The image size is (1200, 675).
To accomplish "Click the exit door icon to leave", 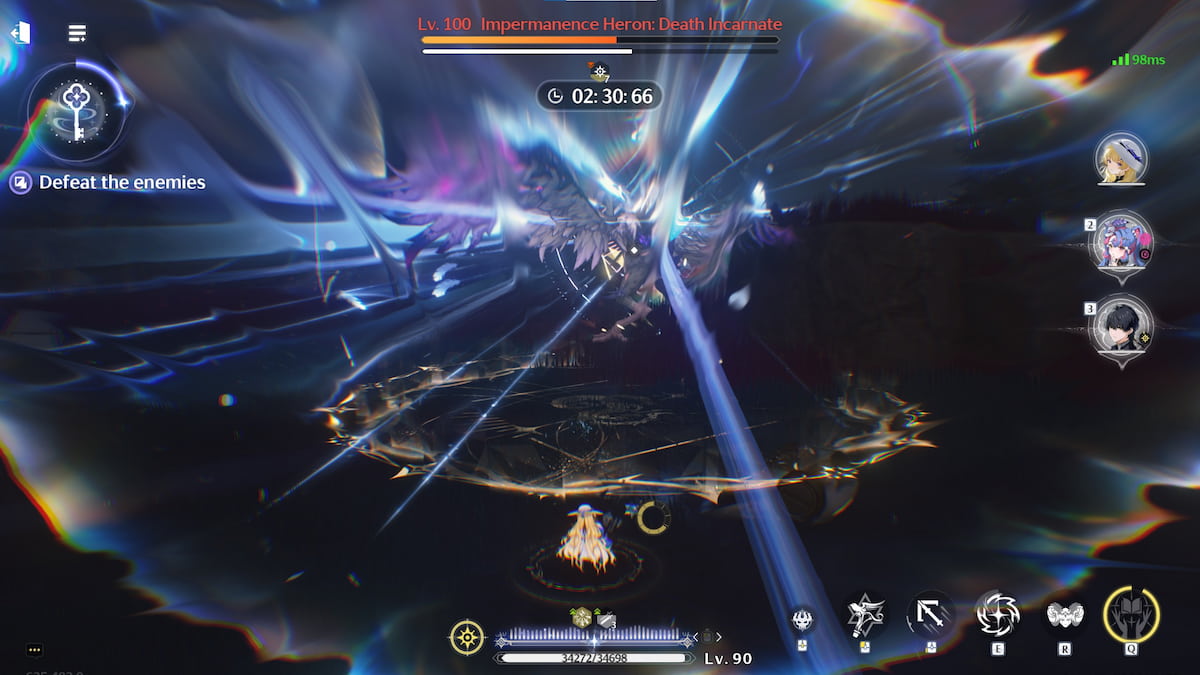I will [x=20, y=33].
